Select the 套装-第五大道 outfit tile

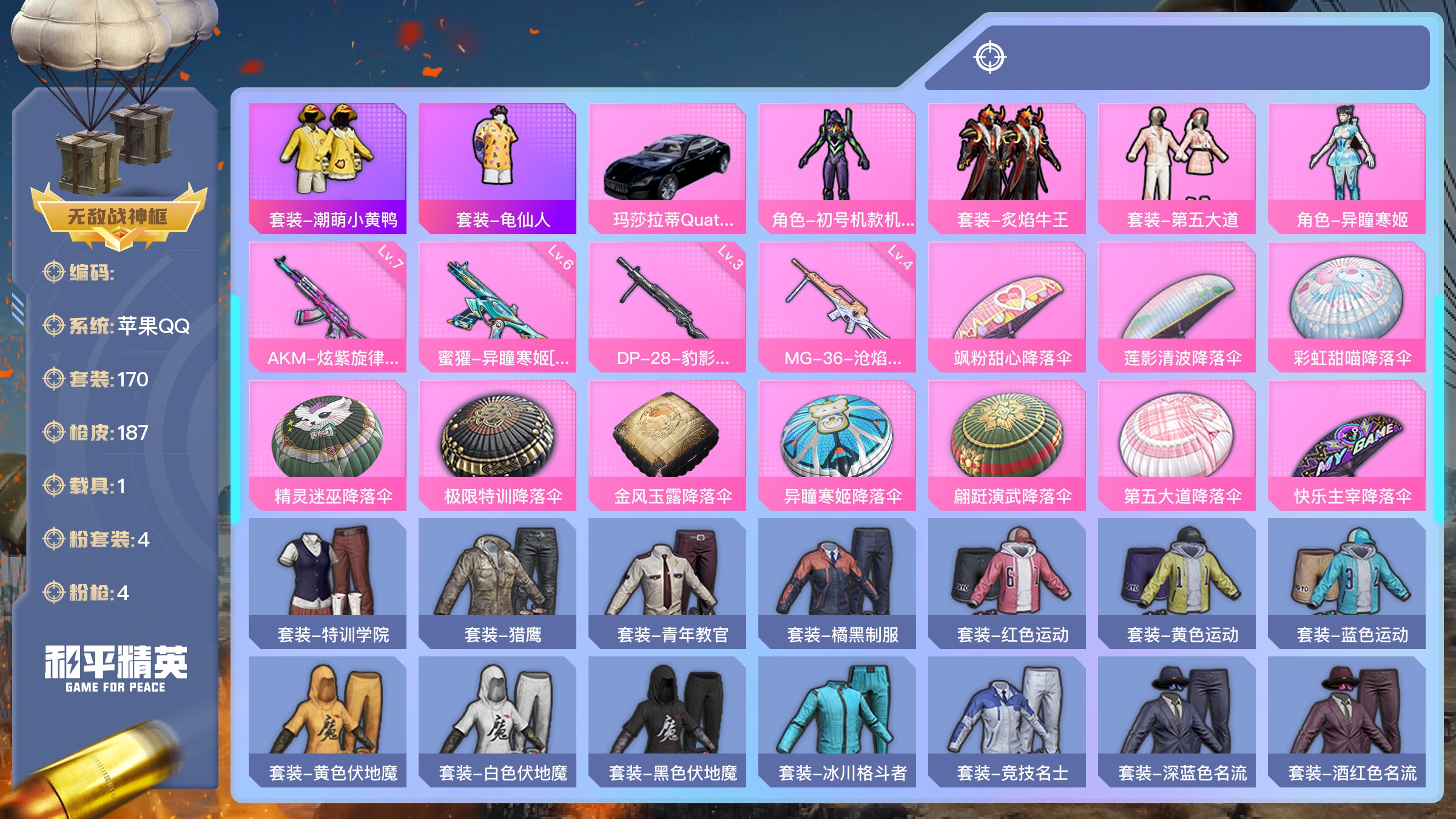(1177, 168)
